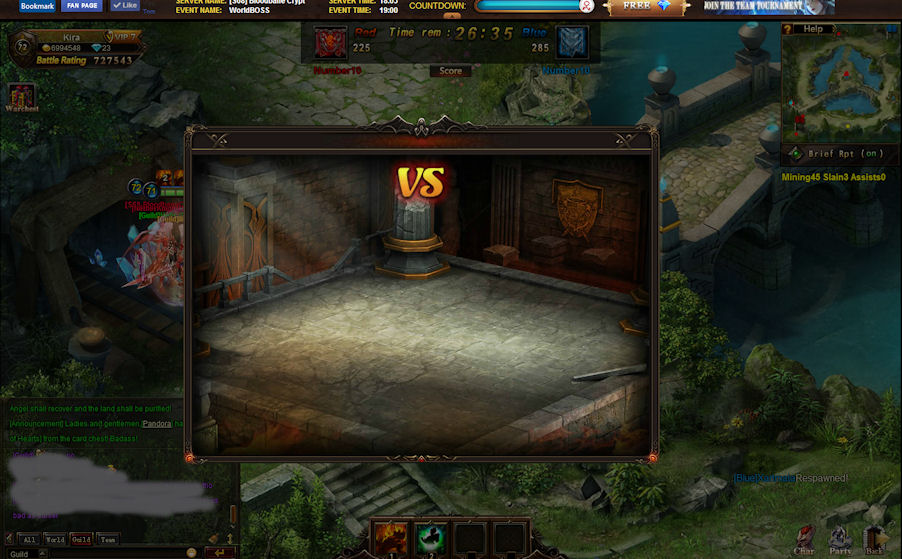Claim the FREE diamond offer
This screenshot has width=902, height=559.
645,6
